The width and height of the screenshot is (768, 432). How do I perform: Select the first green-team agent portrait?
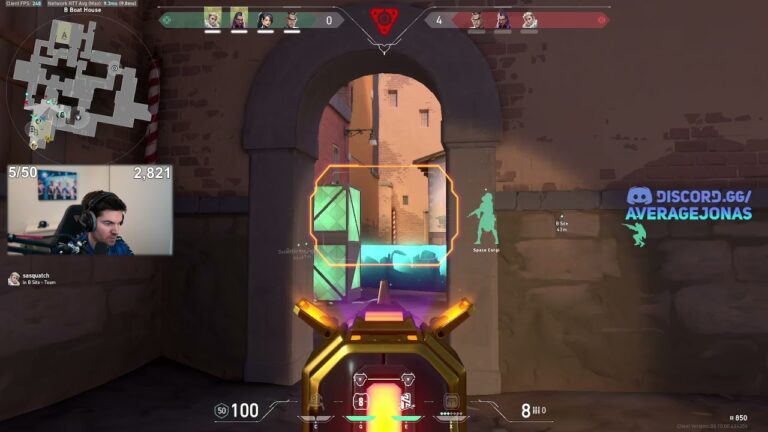[212, 19]
